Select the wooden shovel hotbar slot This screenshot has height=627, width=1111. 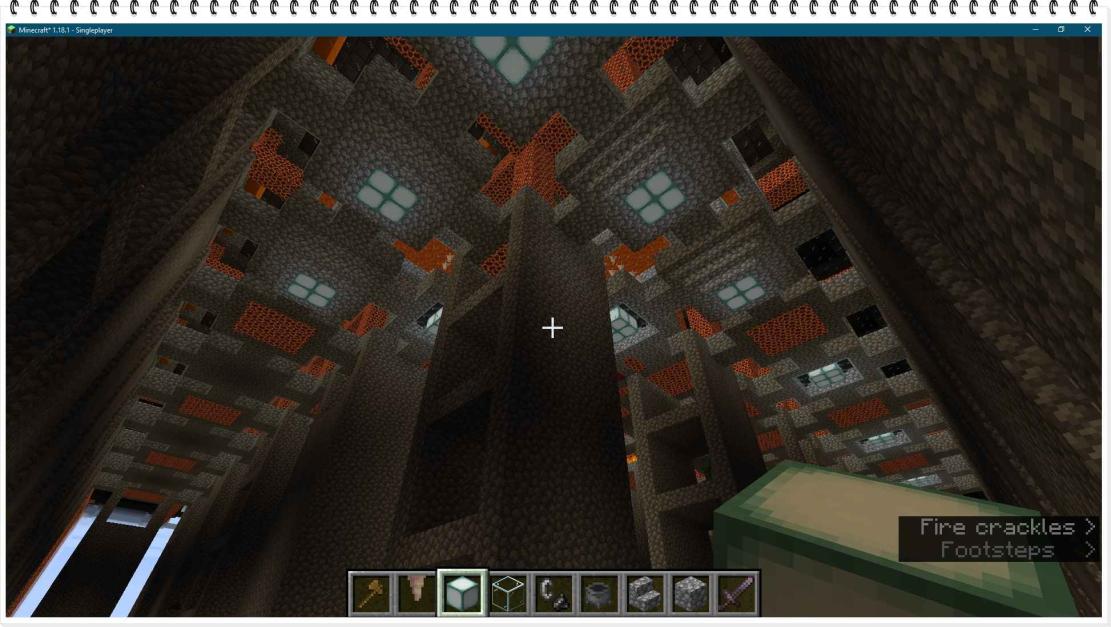click(x=372, y=594)
